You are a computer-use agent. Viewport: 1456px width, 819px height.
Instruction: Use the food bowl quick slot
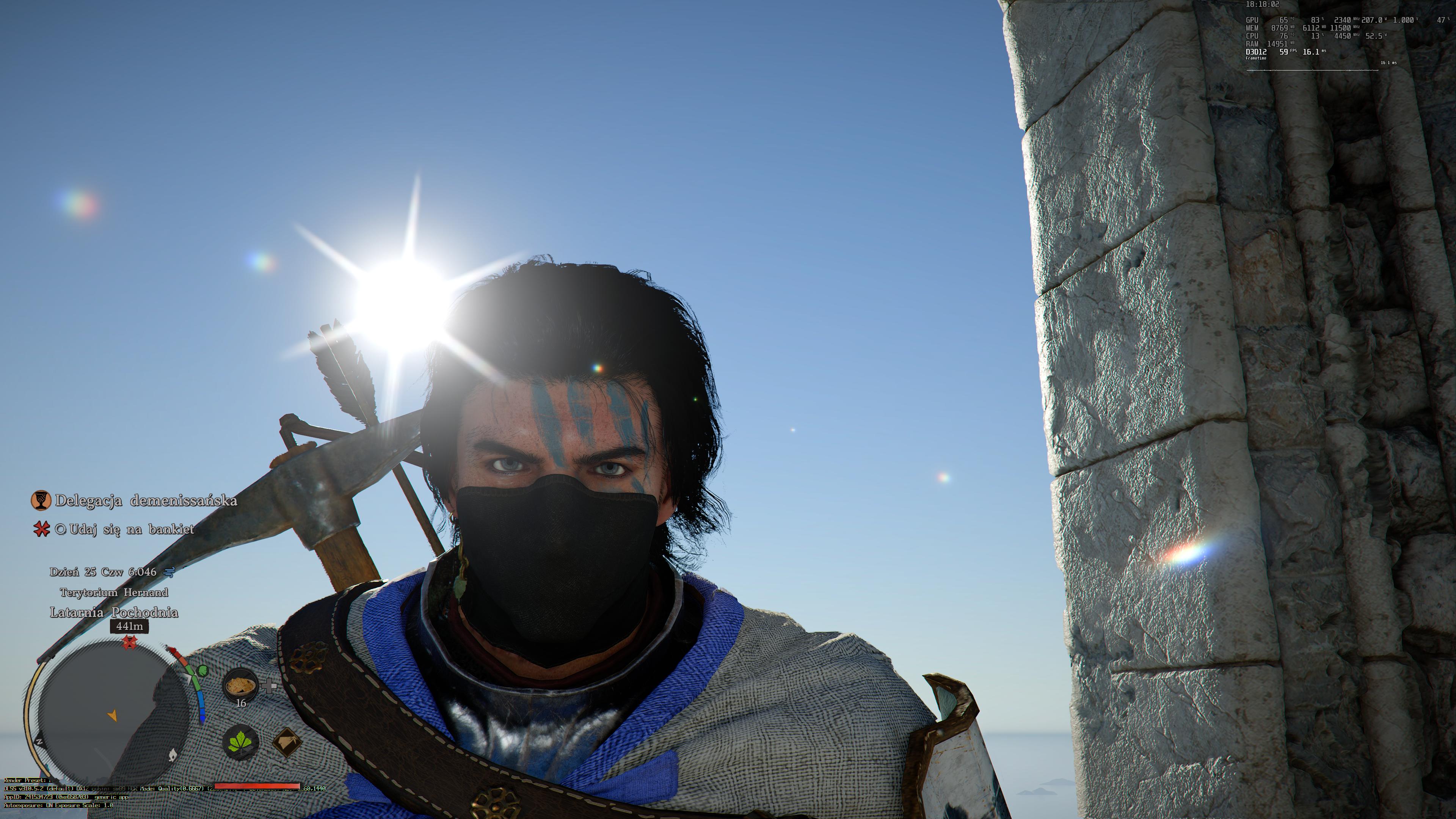pos(240,686)
